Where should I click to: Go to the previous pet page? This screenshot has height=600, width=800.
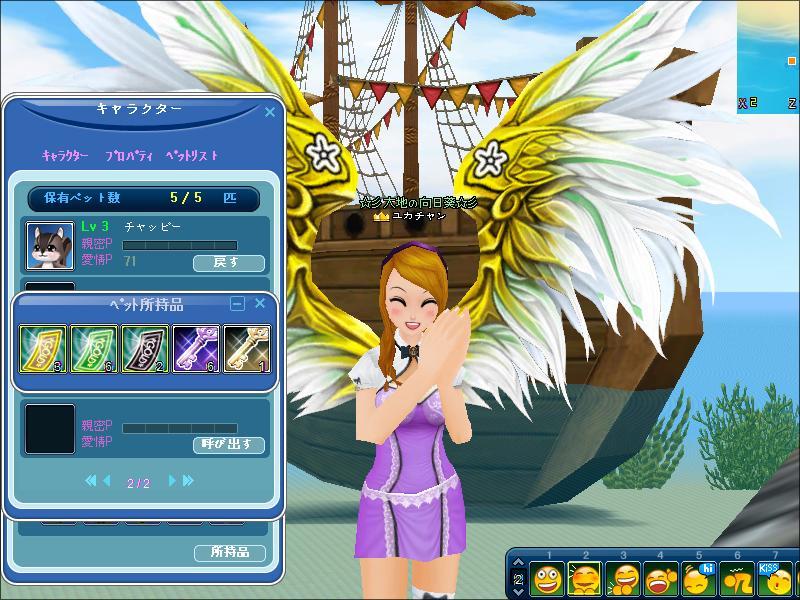(107, 481)
